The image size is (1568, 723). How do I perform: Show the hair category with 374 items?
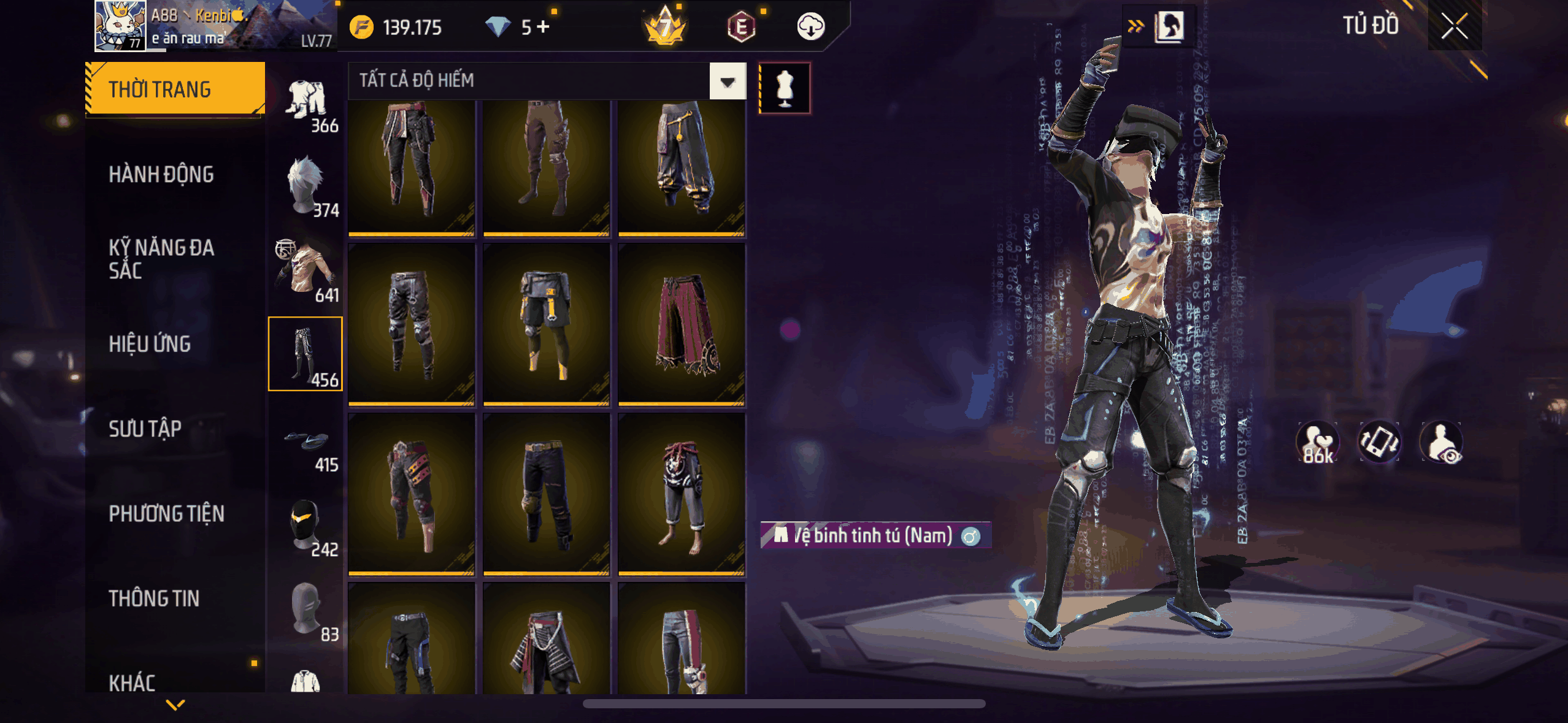click(307, 187)
